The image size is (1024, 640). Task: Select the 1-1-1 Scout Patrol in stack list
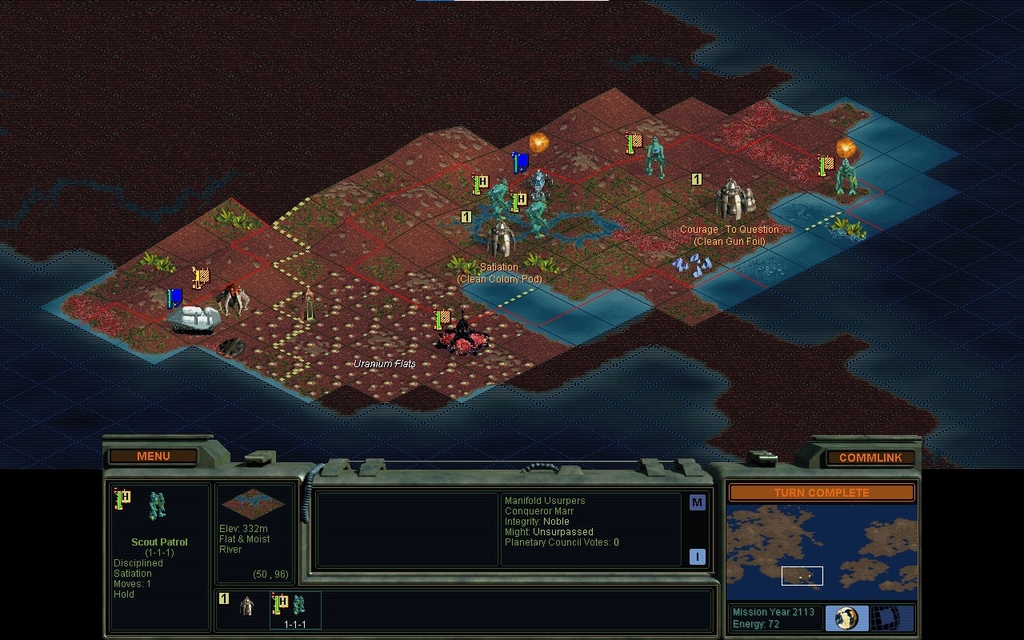[x=295, y=609]
